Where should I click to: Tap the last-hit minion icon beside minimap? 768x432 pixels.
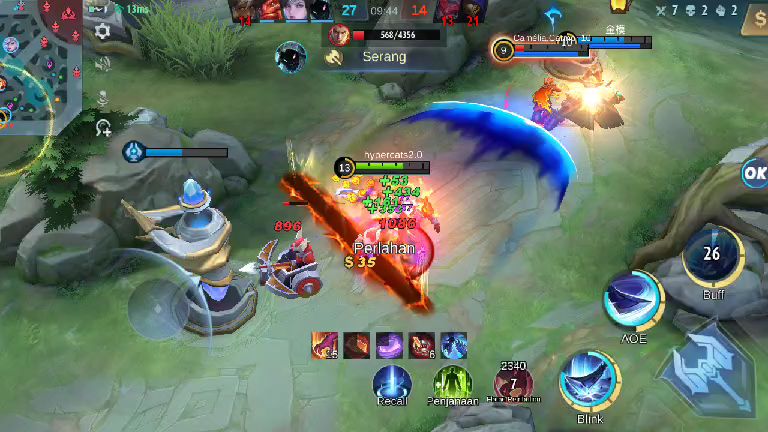tap(102, 127)
